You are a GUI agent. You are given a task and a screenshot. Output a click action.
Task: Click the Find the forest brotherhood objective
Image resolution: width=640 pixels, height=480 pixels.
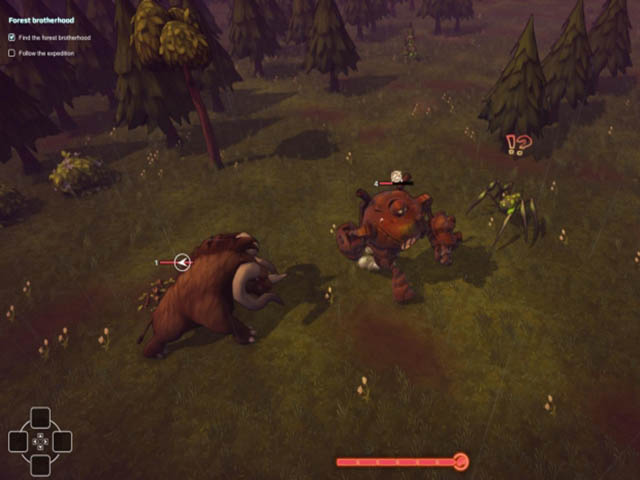(x=53, y=38)
